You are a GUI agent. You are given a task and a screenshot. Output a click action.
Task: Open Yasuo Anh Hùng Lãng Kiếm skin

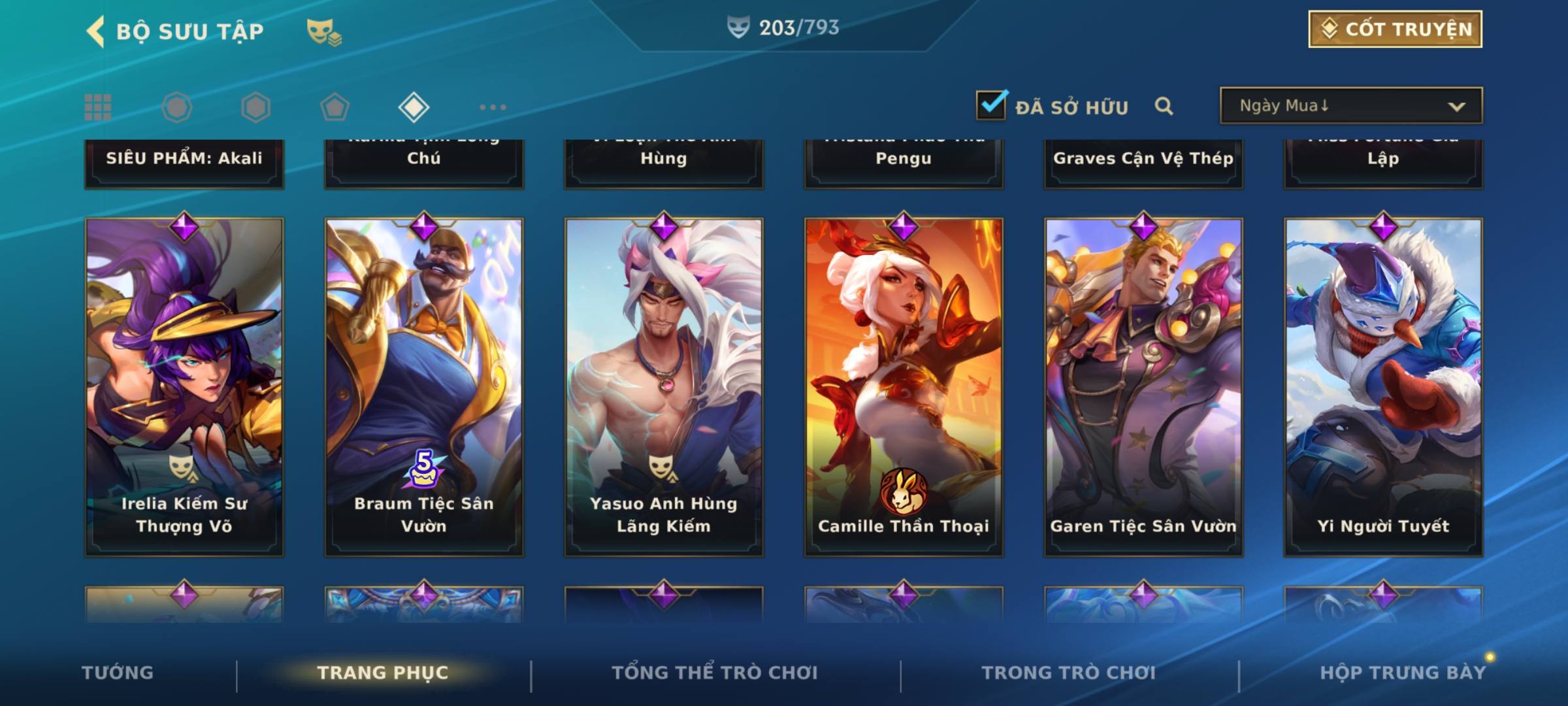pos(664,387)
